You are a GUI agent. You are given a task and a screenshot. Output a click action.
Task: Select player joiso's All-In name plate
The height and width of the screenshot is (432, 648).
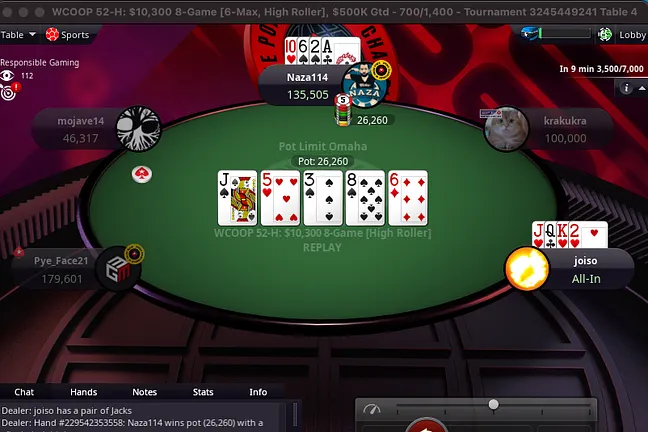(x=586, y=268)
